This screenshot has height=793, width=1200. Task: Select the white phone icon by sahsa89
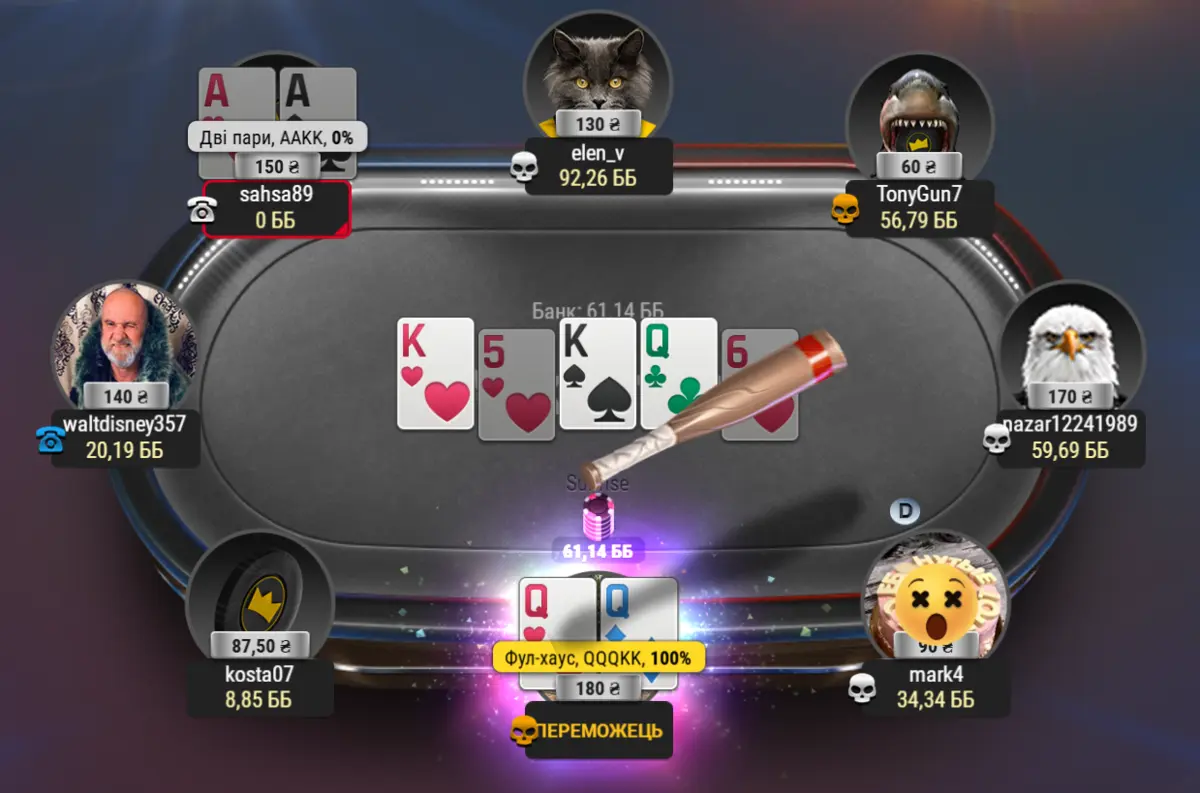coord(202,209)
